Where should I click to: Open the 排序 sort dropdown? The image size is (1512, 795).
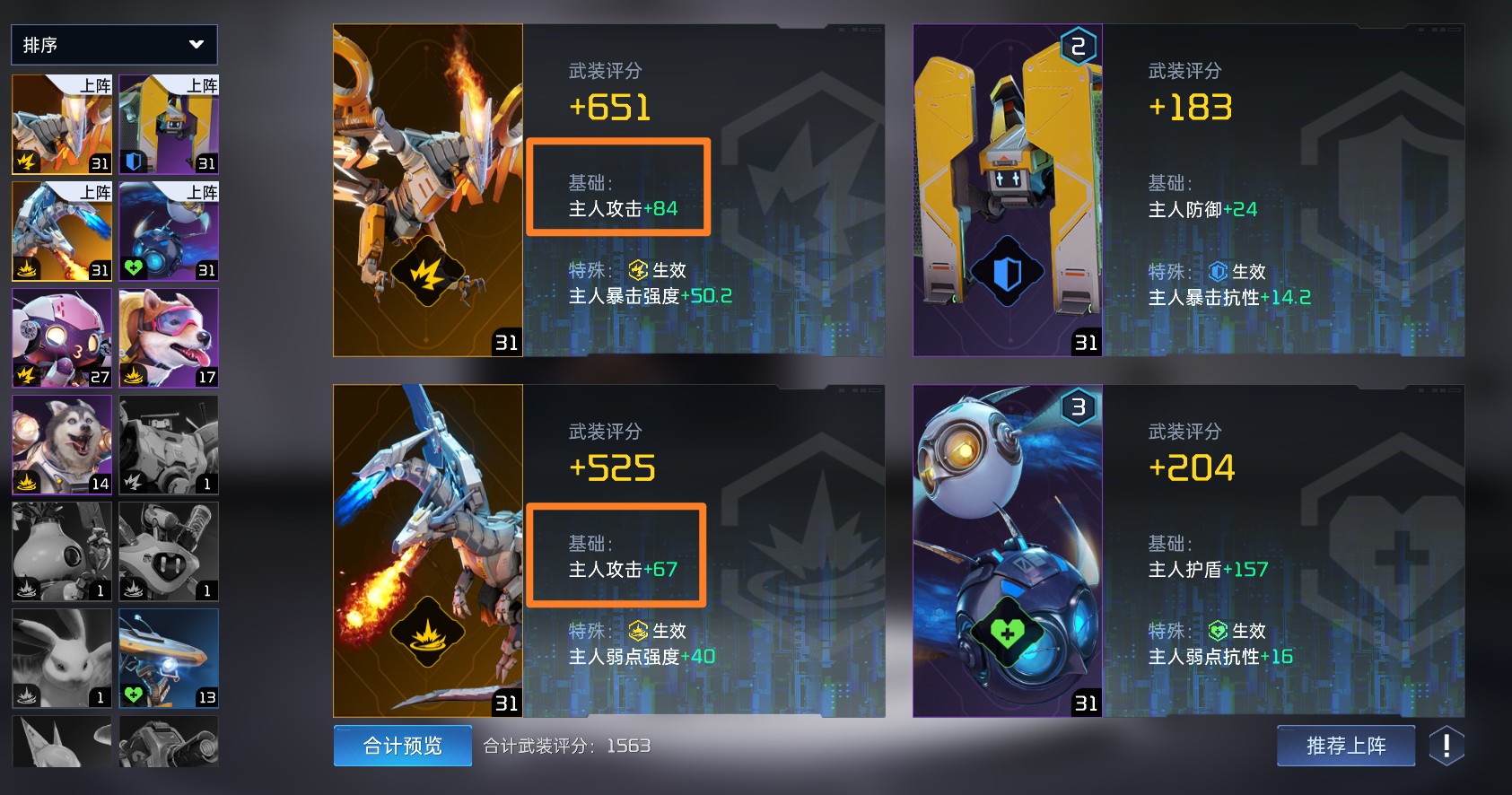click(114, 44)
